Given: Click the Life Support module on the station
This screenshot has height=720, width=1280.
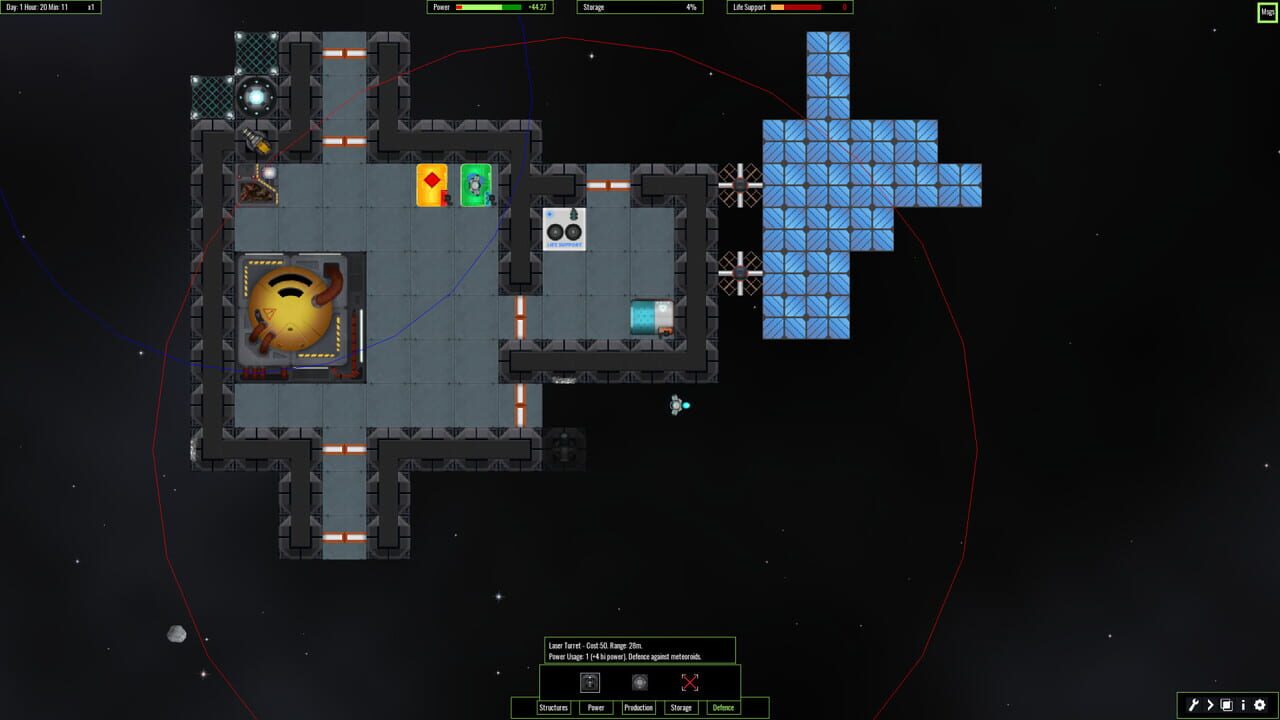Looking at the screenshot, I should tap(563, 228).
